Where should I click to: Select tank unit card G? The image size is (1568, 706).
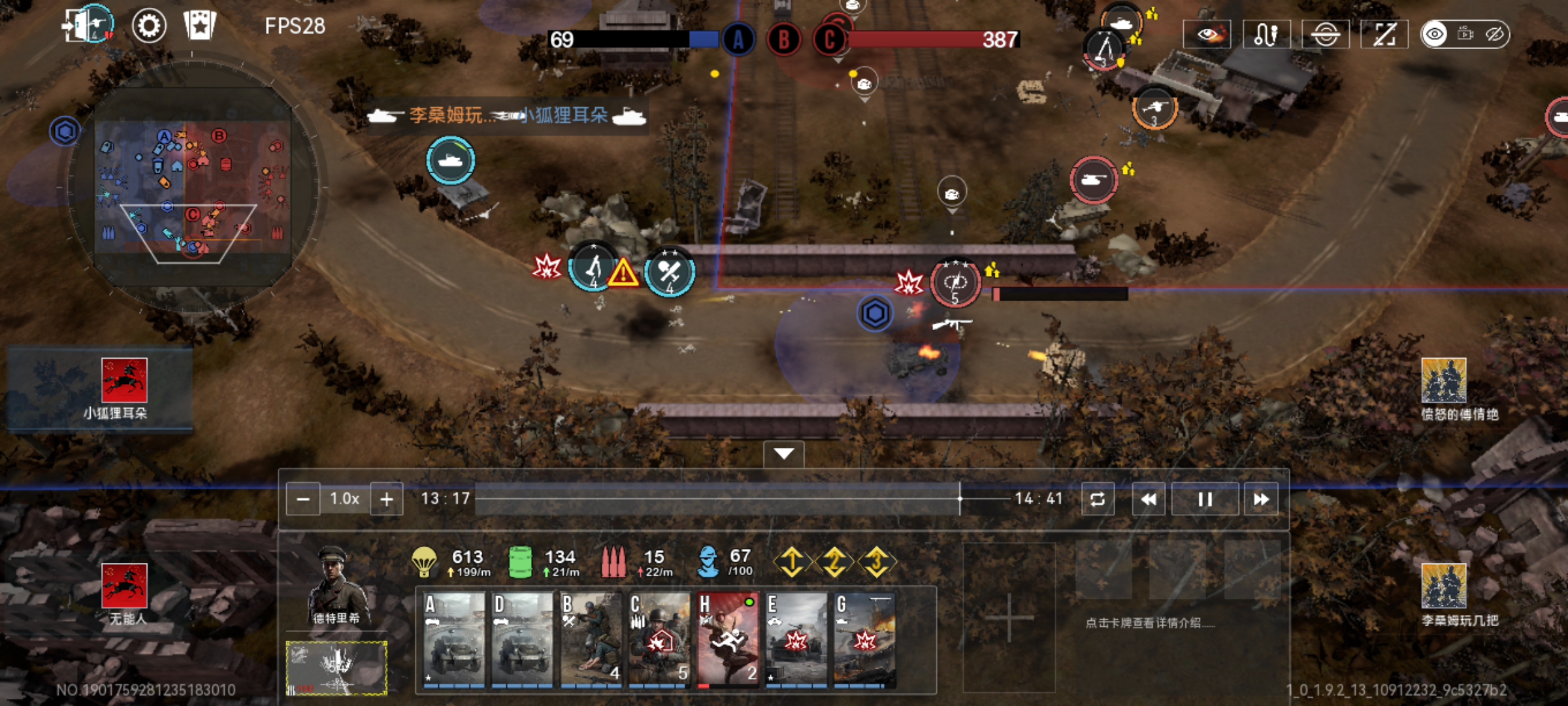point(864,639)
